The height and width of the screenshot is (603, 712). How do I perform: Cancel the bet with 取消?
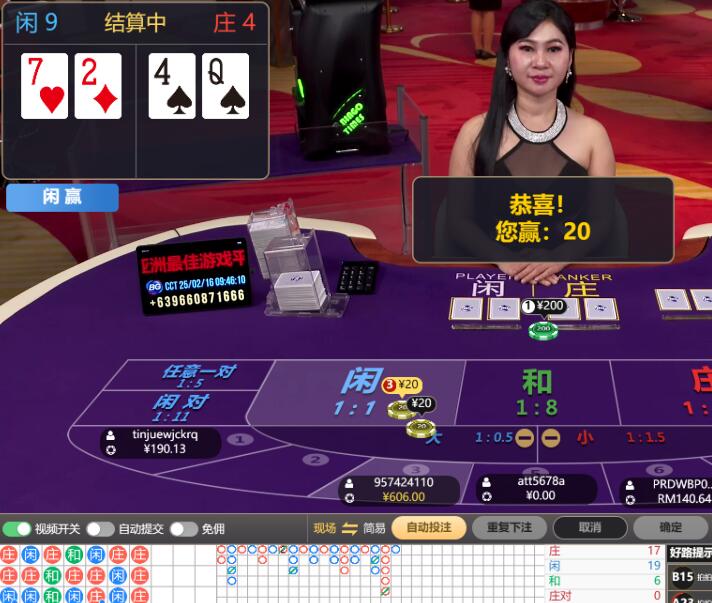(x=590, y=527)
